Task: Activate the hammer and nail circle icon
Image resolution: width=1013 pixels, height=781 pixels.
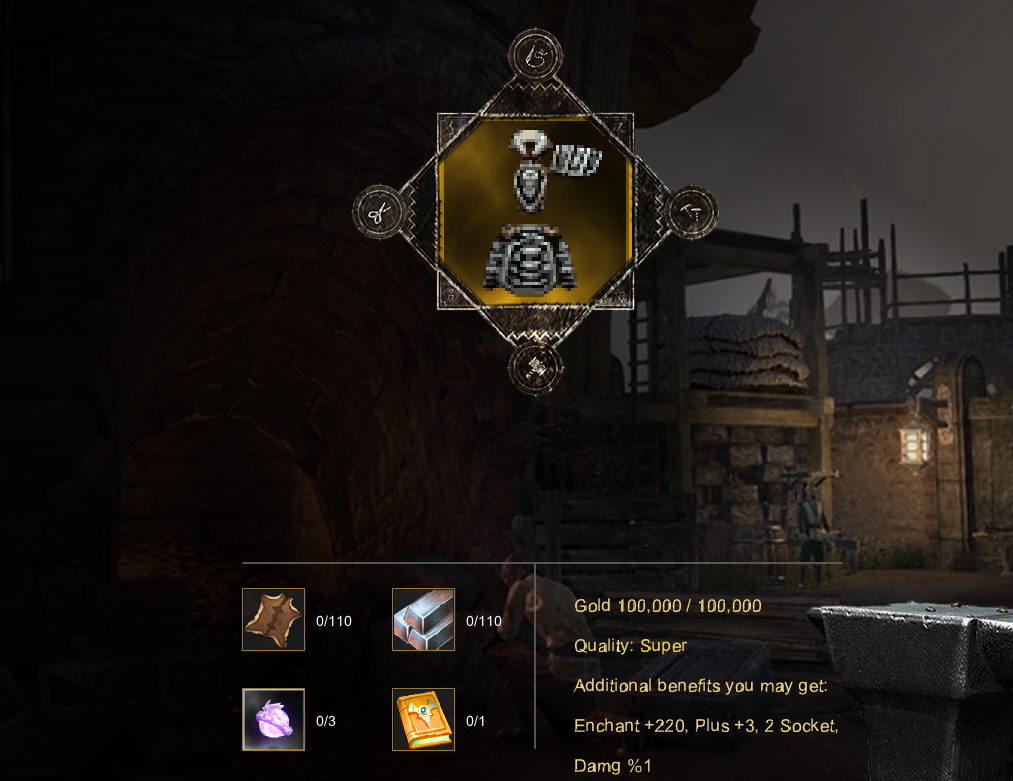Action: [690, 212]
